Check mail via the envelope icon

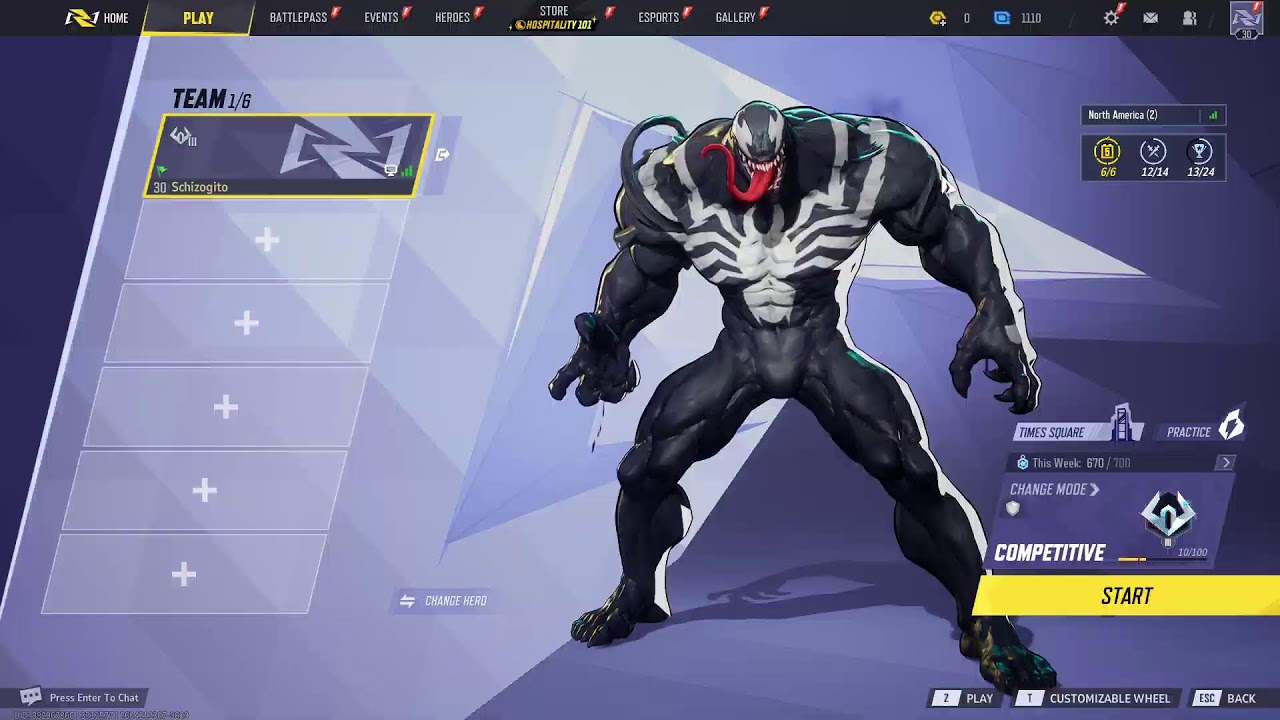point(1150,18)
